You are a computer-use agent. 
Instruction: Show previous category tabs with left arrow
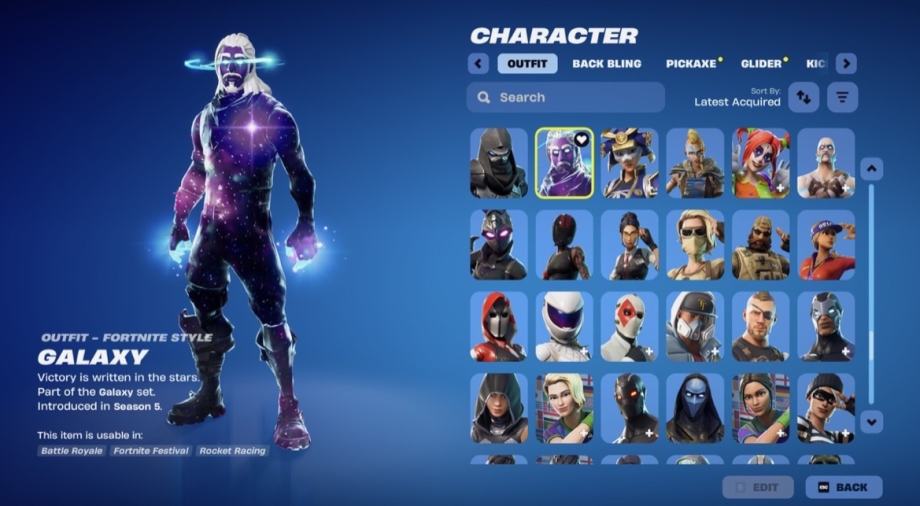click(x=478, y=64)
